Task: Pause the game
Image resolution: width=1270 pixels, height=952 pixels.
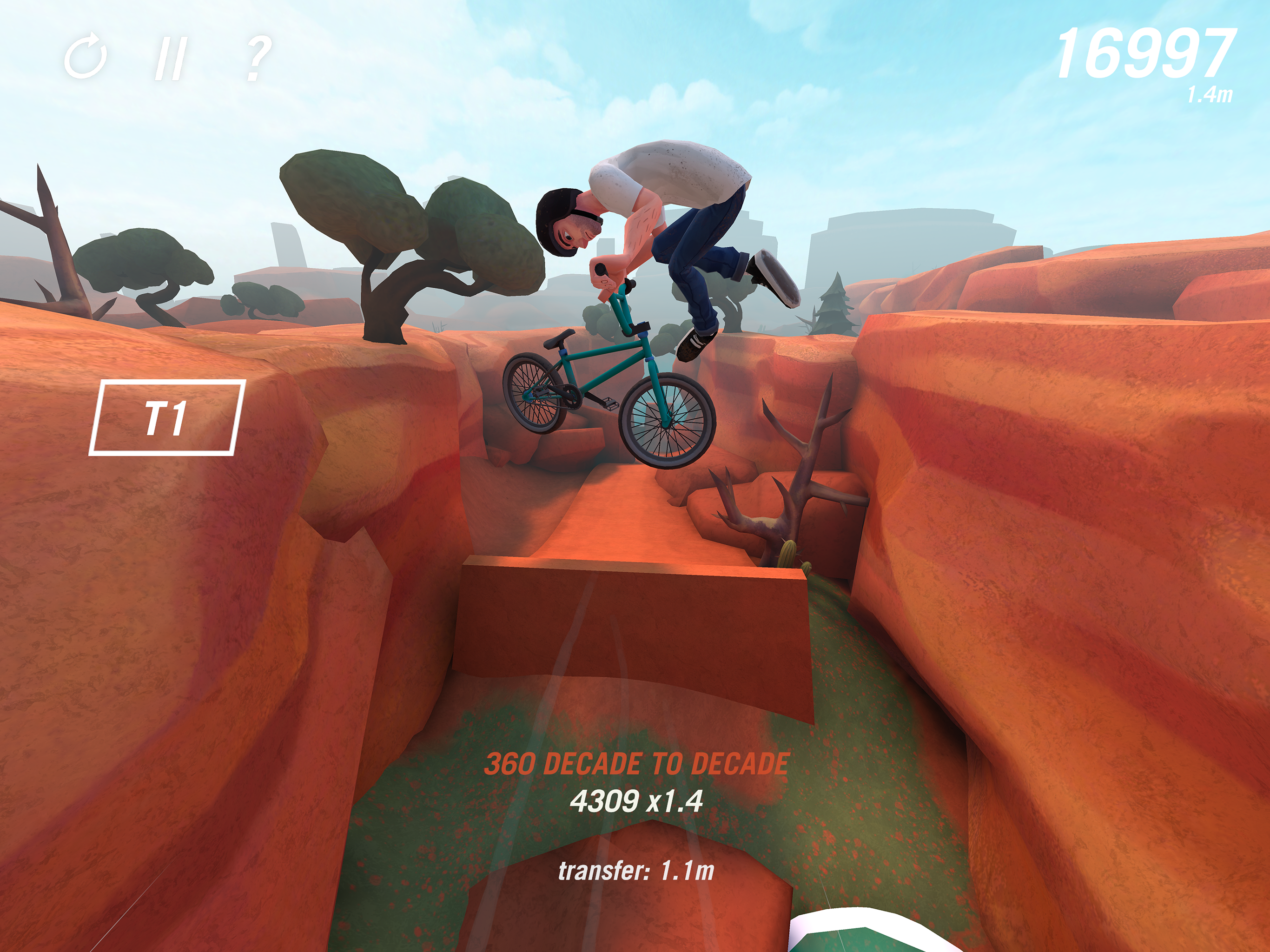Action: (x=171, y=58)
